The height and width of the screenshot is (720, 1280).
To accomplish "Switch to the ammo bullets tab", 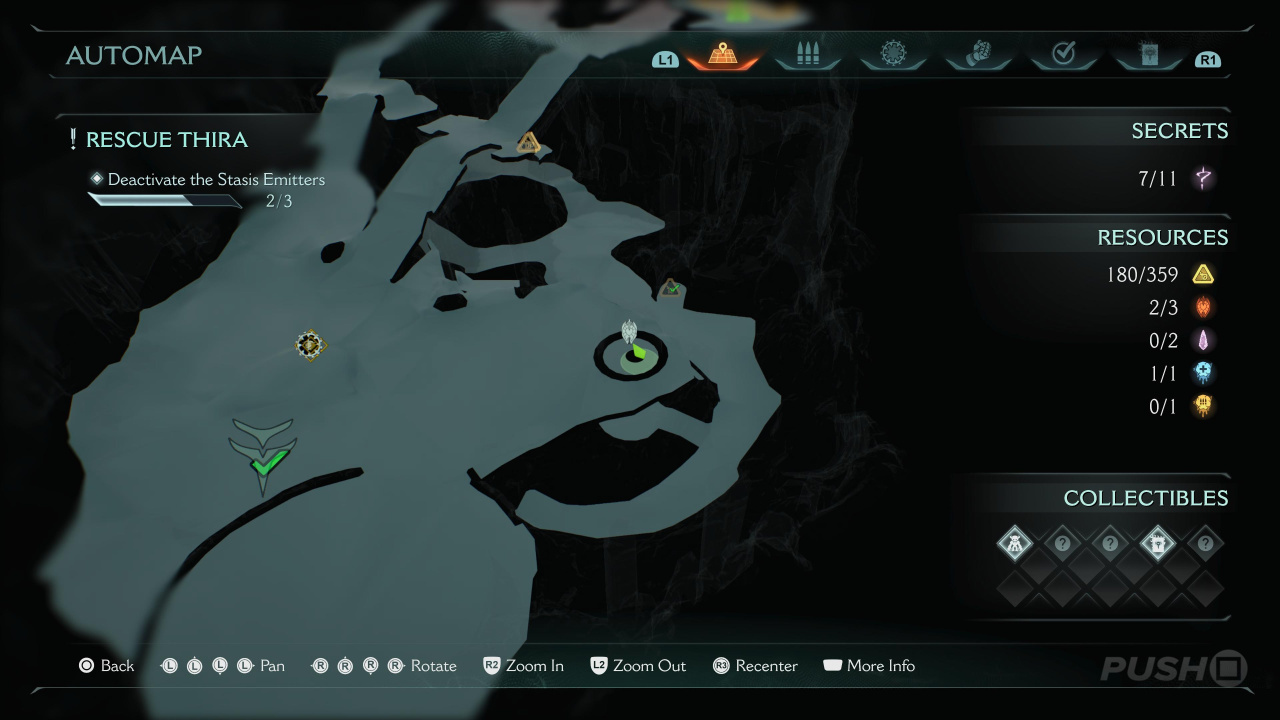I will 807,55.
